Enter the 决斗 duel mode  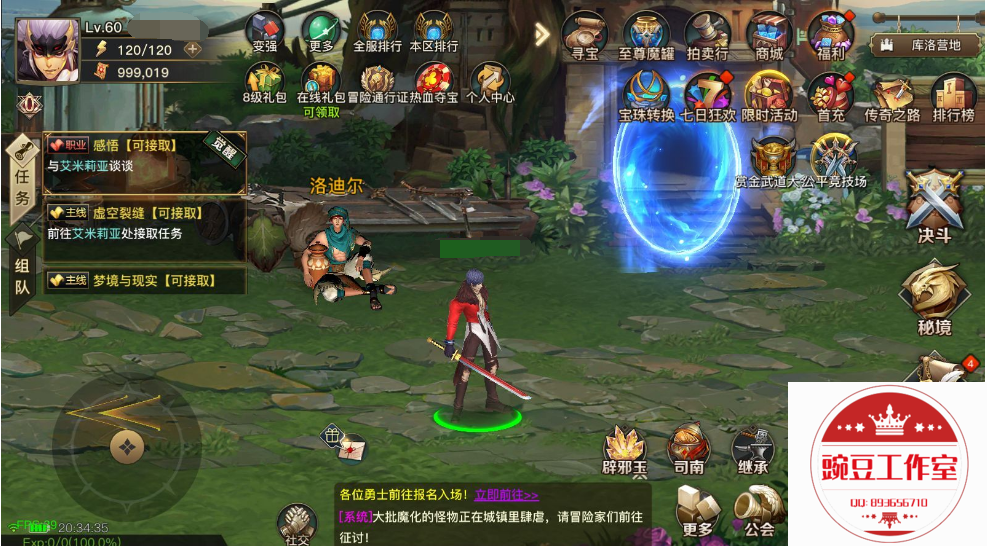tap(932, 203)
